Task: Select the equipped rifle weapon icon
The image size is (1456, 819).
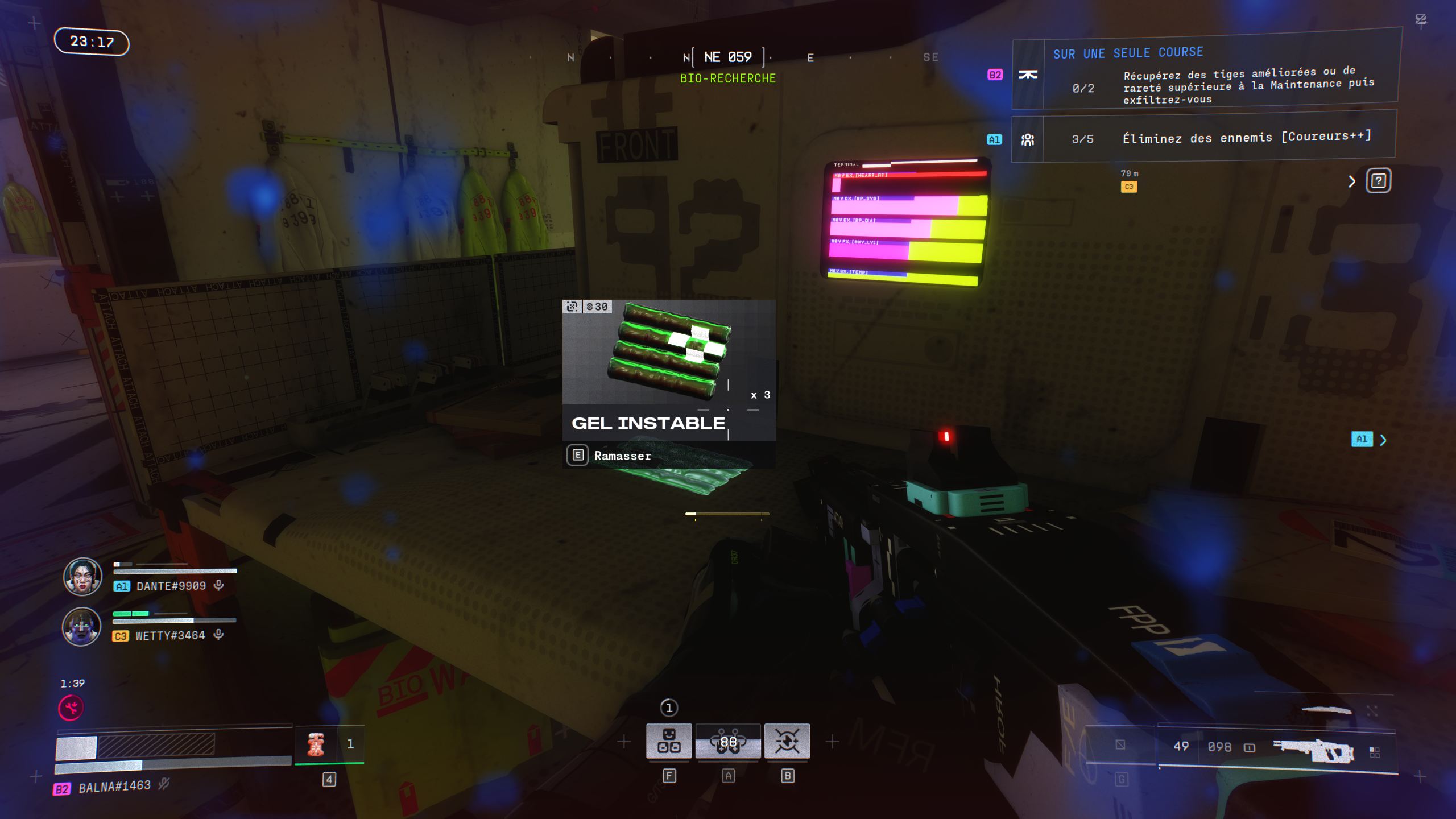Action: 1313,751
